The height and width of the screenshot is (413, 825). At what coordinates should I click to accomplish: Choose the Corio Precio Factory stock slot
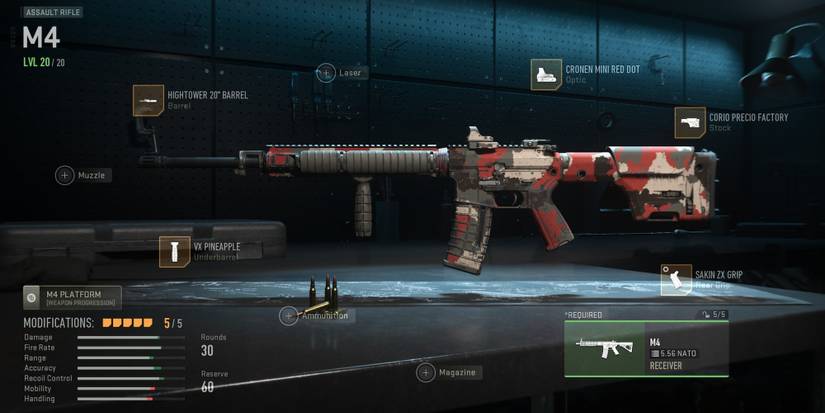pos(690,123)
